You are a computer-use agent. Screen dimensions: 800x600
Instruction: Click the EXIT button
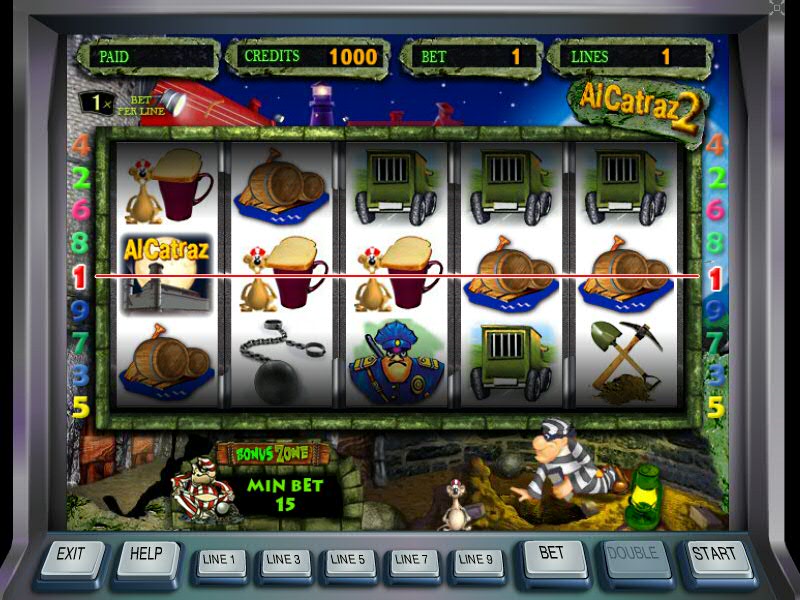pos(72,555)
